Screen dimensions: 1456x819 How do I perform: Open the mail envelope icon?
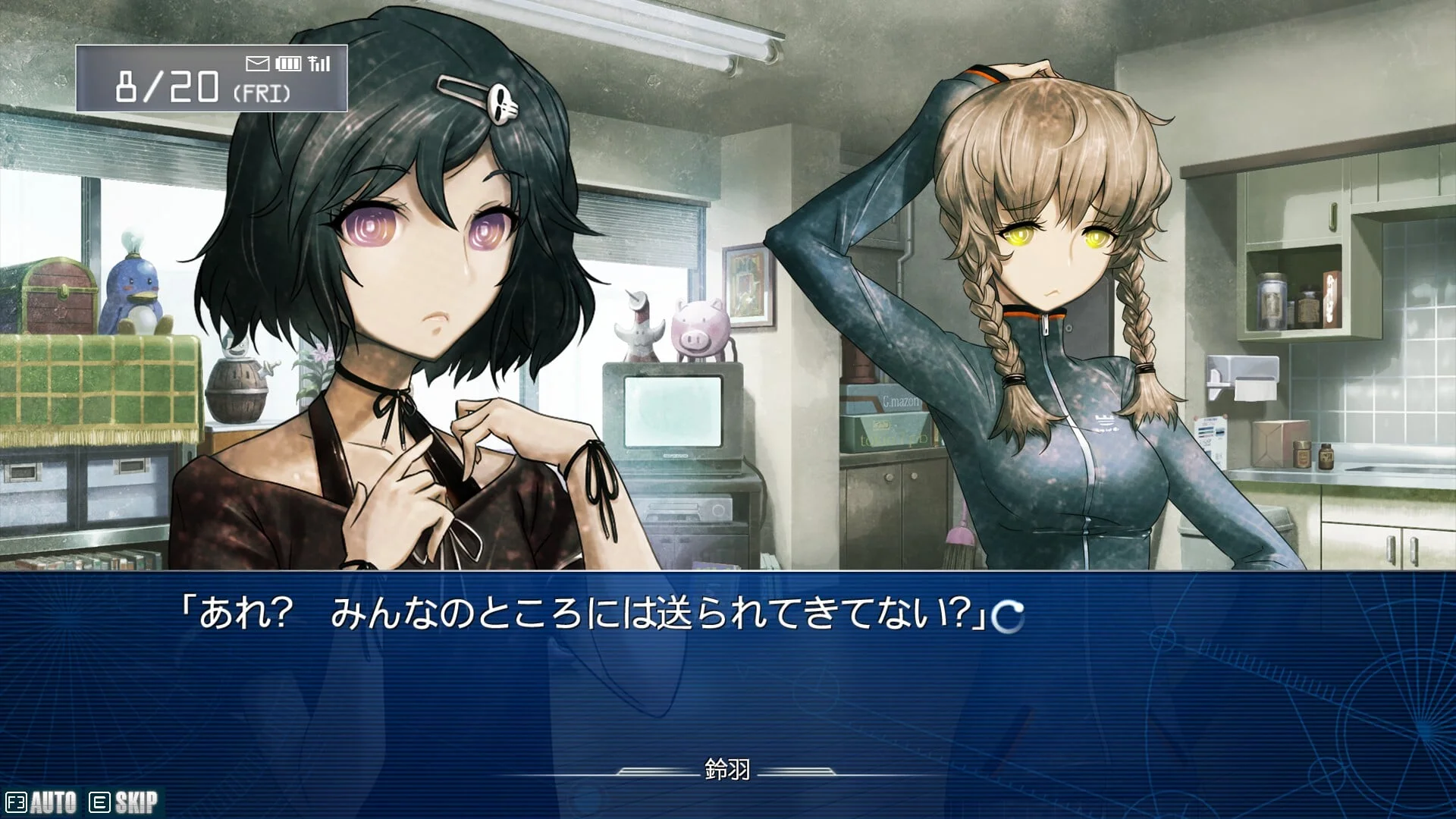coord(258,64)
